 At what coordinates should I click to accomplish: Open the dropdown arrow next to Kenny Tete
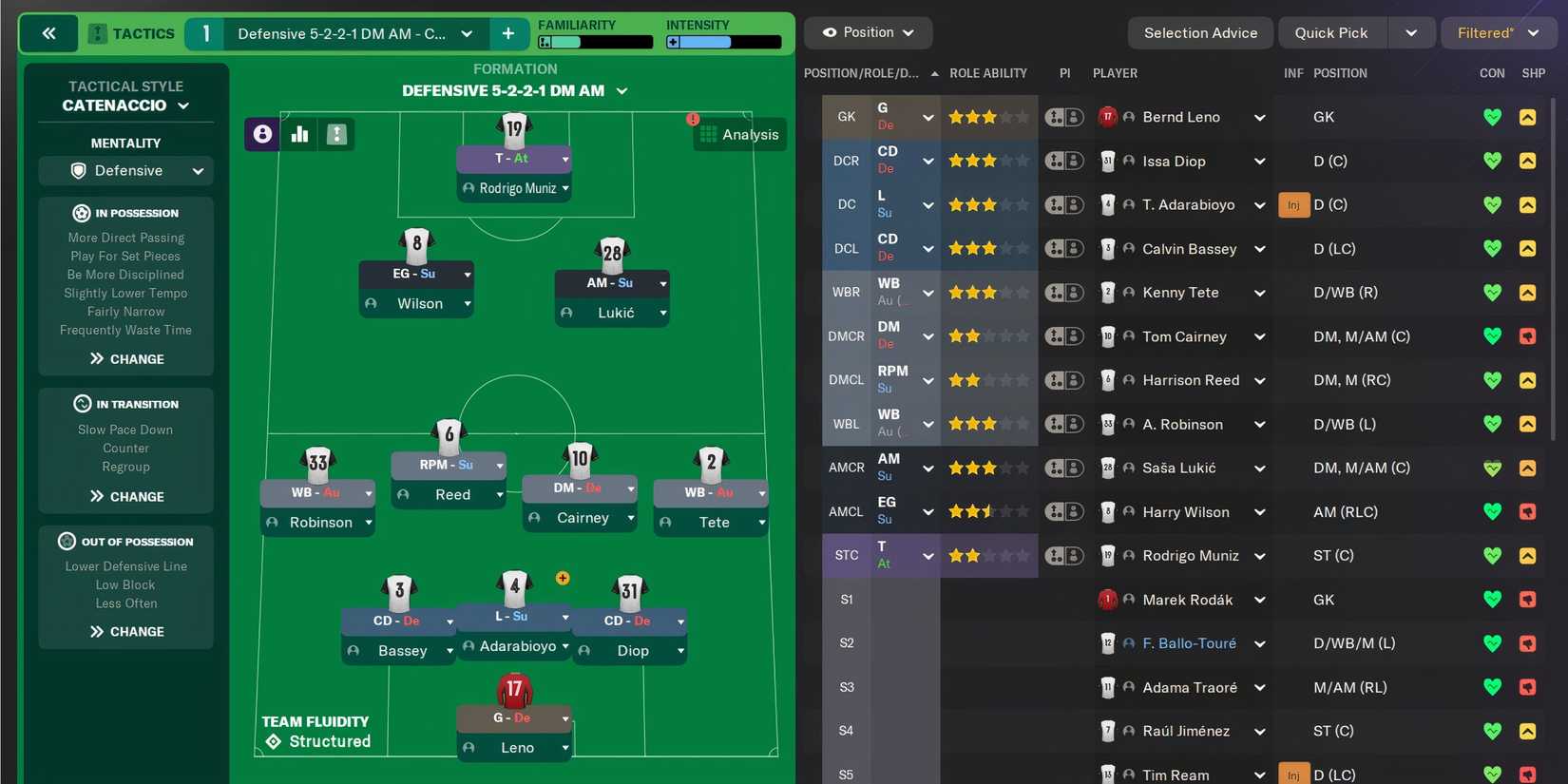click(x=1259, y=292)
